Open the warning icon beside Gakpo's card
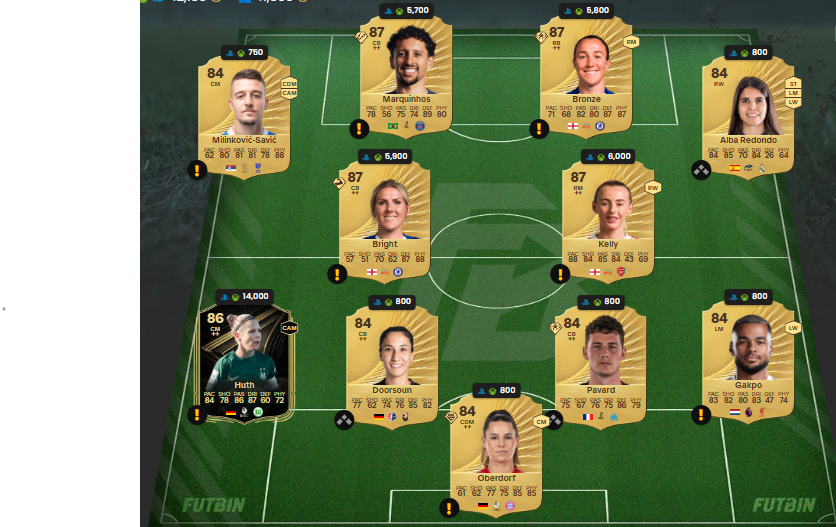The image size is (836, 527). click(x=701, y=414)
